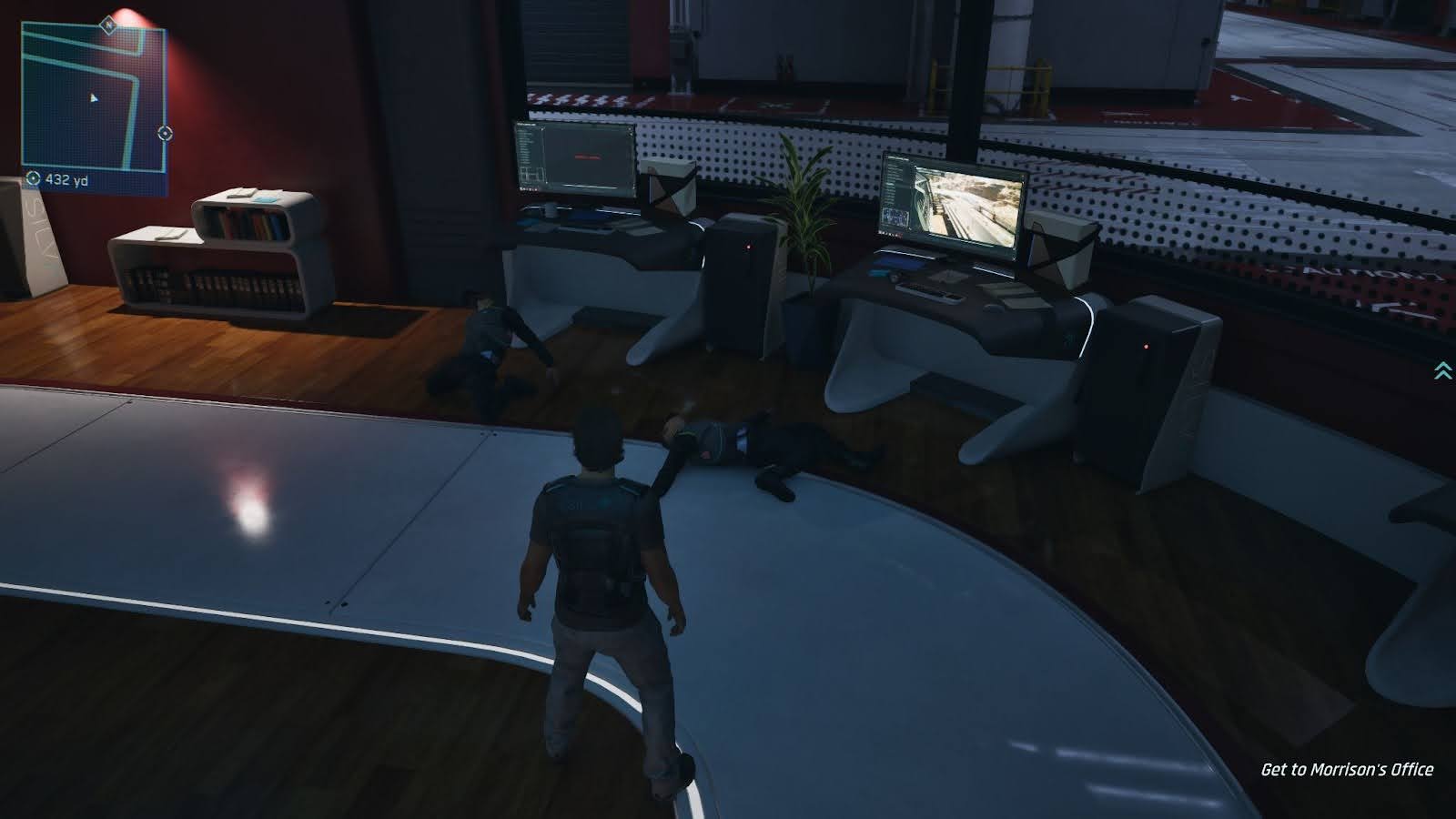Select the circular objective marker on minimap edge
This screenshot has height=819, width=1456.
(x=166, y=133)
